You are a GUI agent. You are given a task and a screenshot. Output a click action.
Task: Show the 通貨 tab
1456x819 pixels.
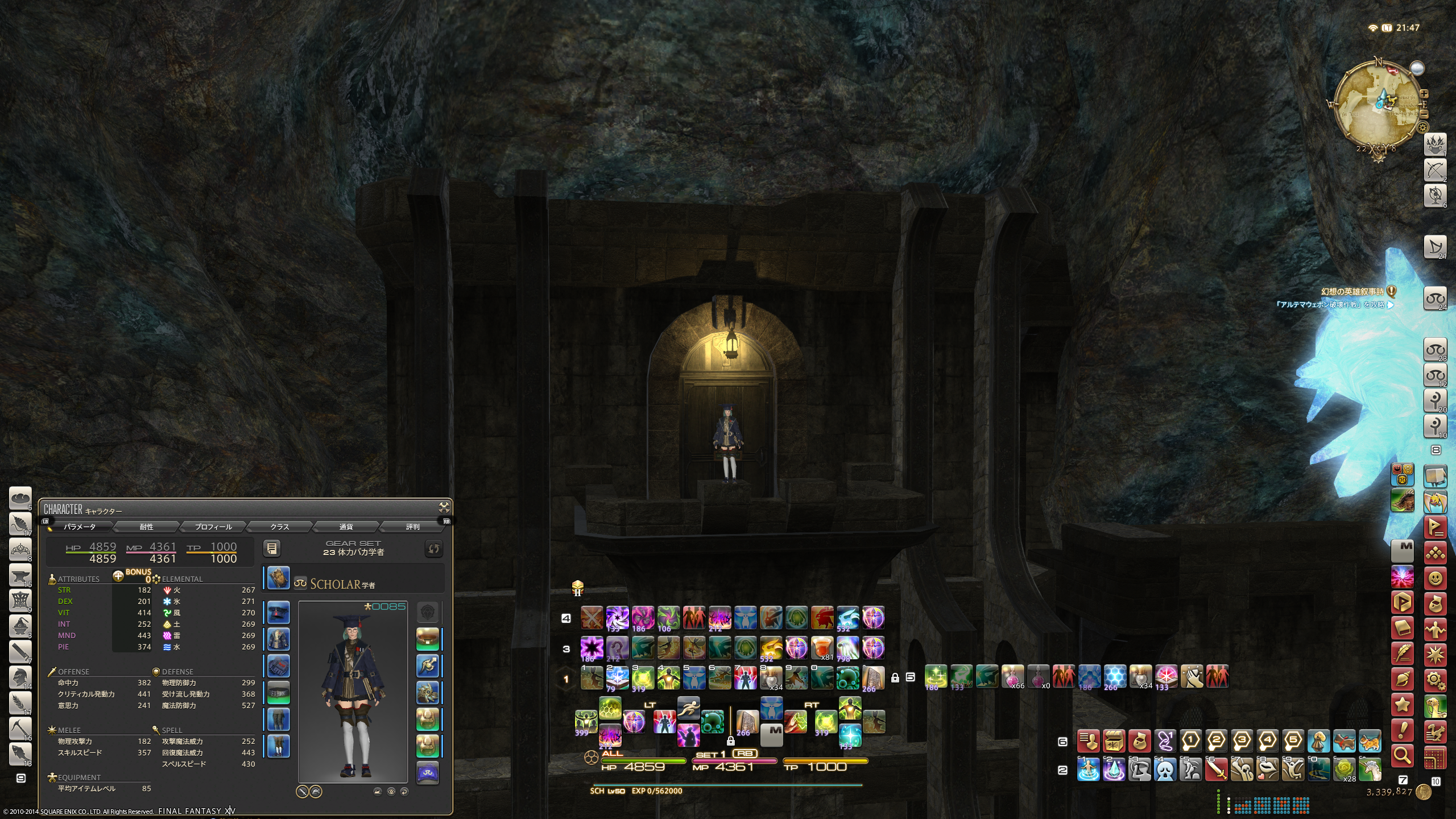[x=346, y=527]
